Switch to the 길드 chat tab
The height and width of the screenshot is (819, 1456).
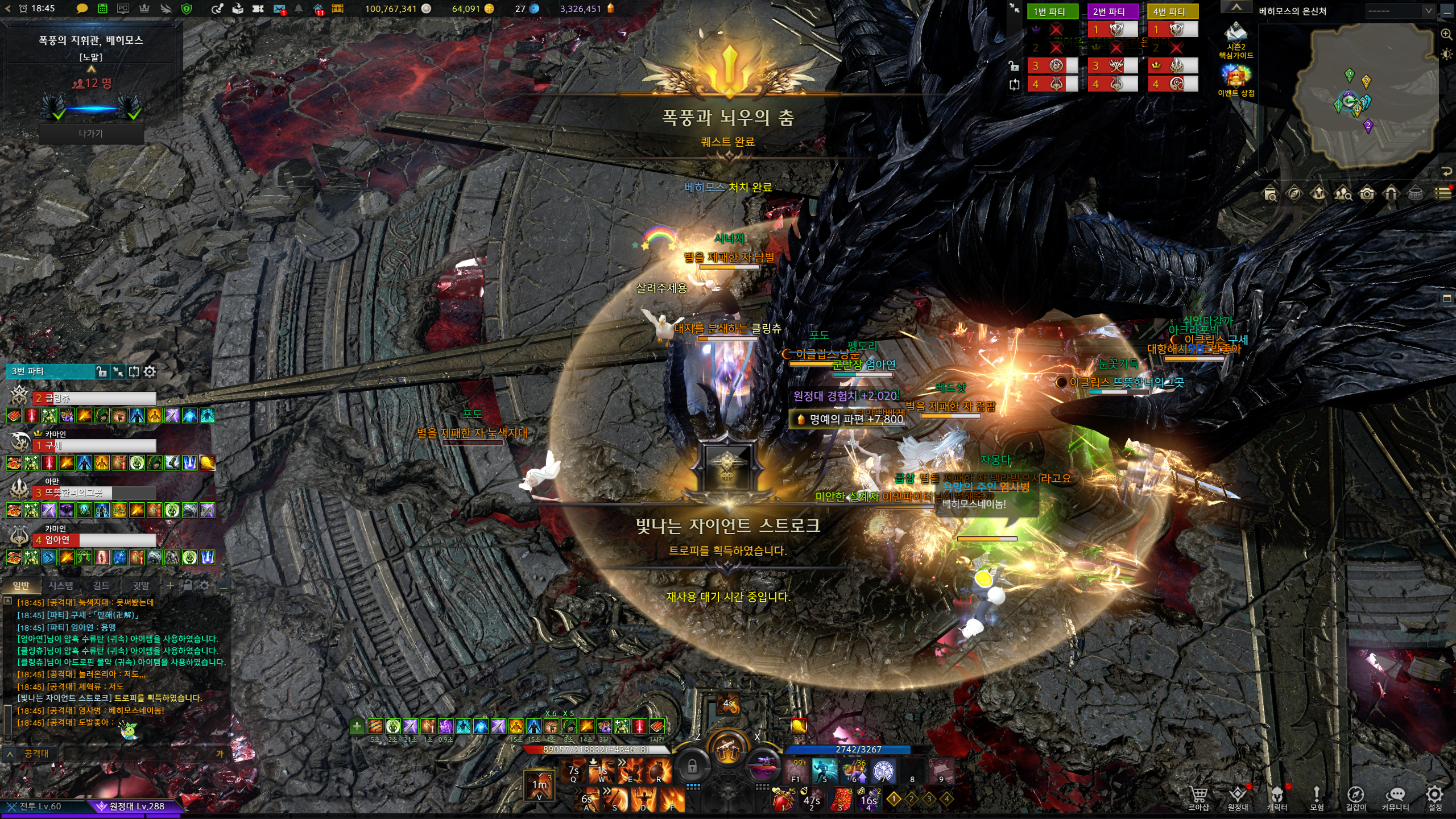(101, 585)
